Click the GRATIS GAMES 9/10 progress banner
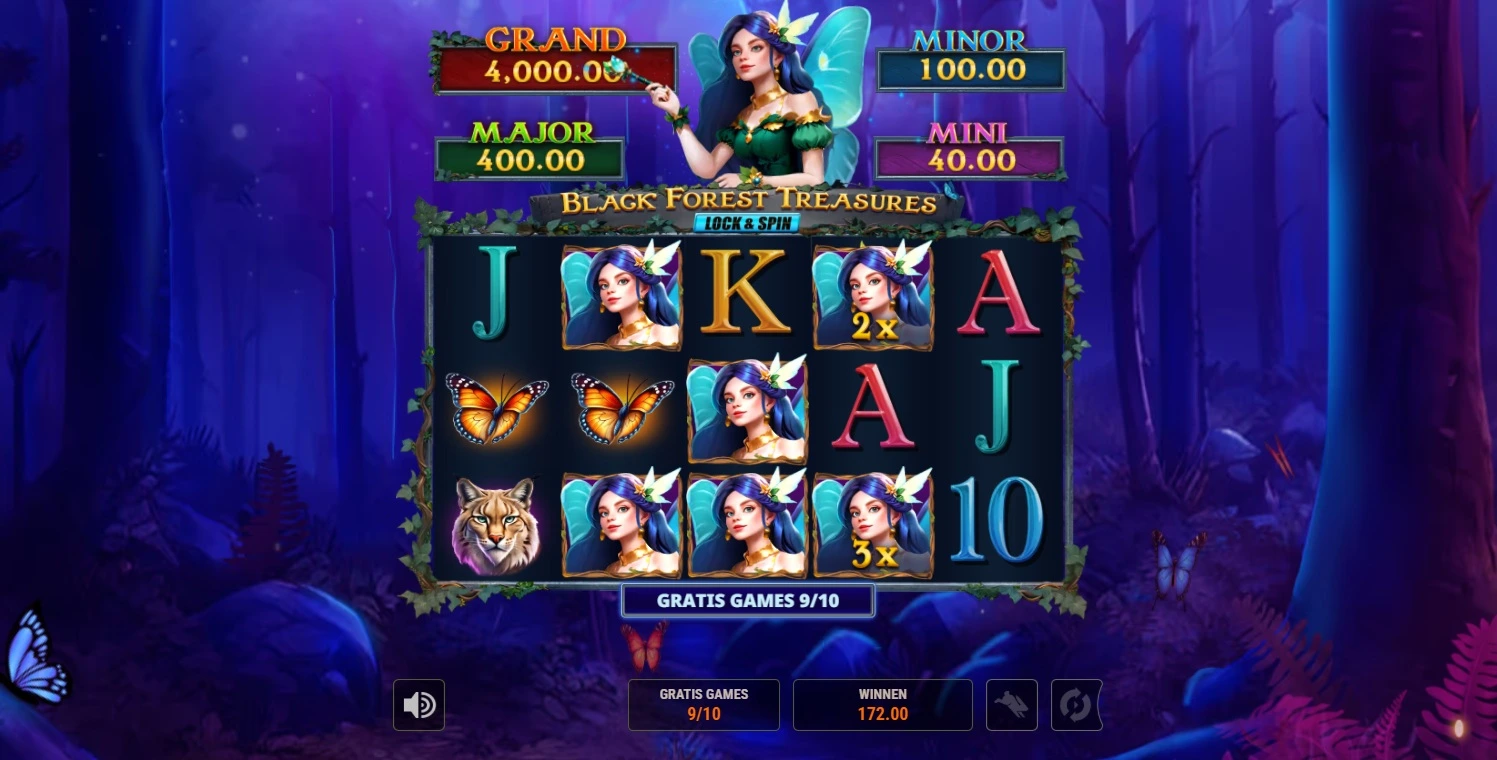The image size is (1497, 760). tap(747, 600)
